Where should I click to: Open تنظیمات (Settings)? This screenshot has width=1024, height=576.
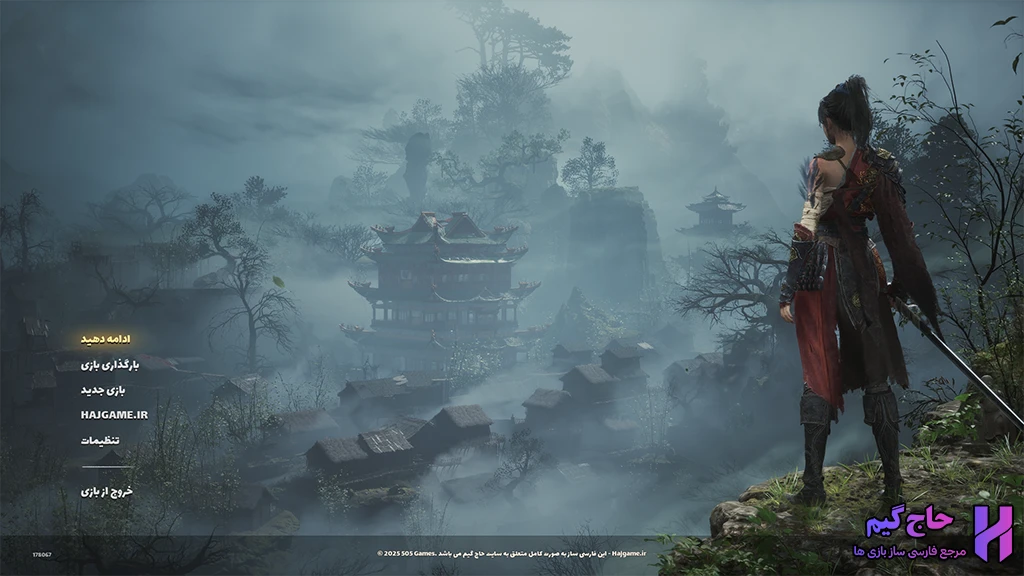[101, 440]
